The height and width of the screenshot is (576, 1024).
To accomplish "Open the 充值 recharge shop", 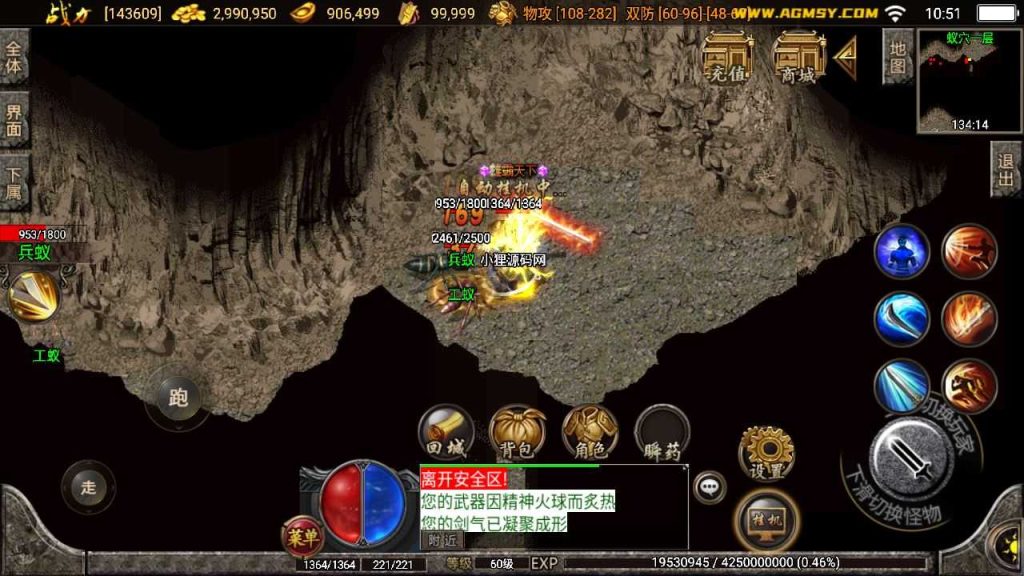I will pyautogui.click(x=729, y=56).
